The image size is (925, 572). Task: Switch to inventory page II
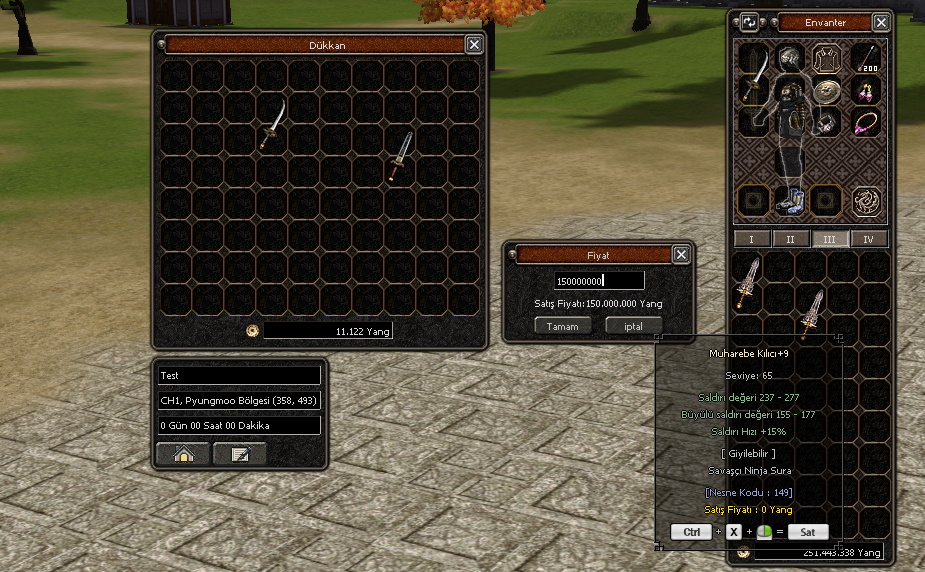[x=791, y=239]
